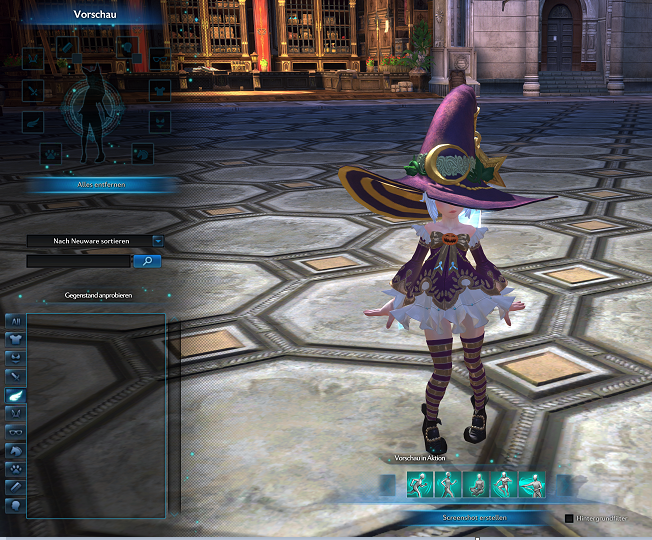Select the "All" category tab
This screenshot has height=540, width=652.
(x=16, y=321)
